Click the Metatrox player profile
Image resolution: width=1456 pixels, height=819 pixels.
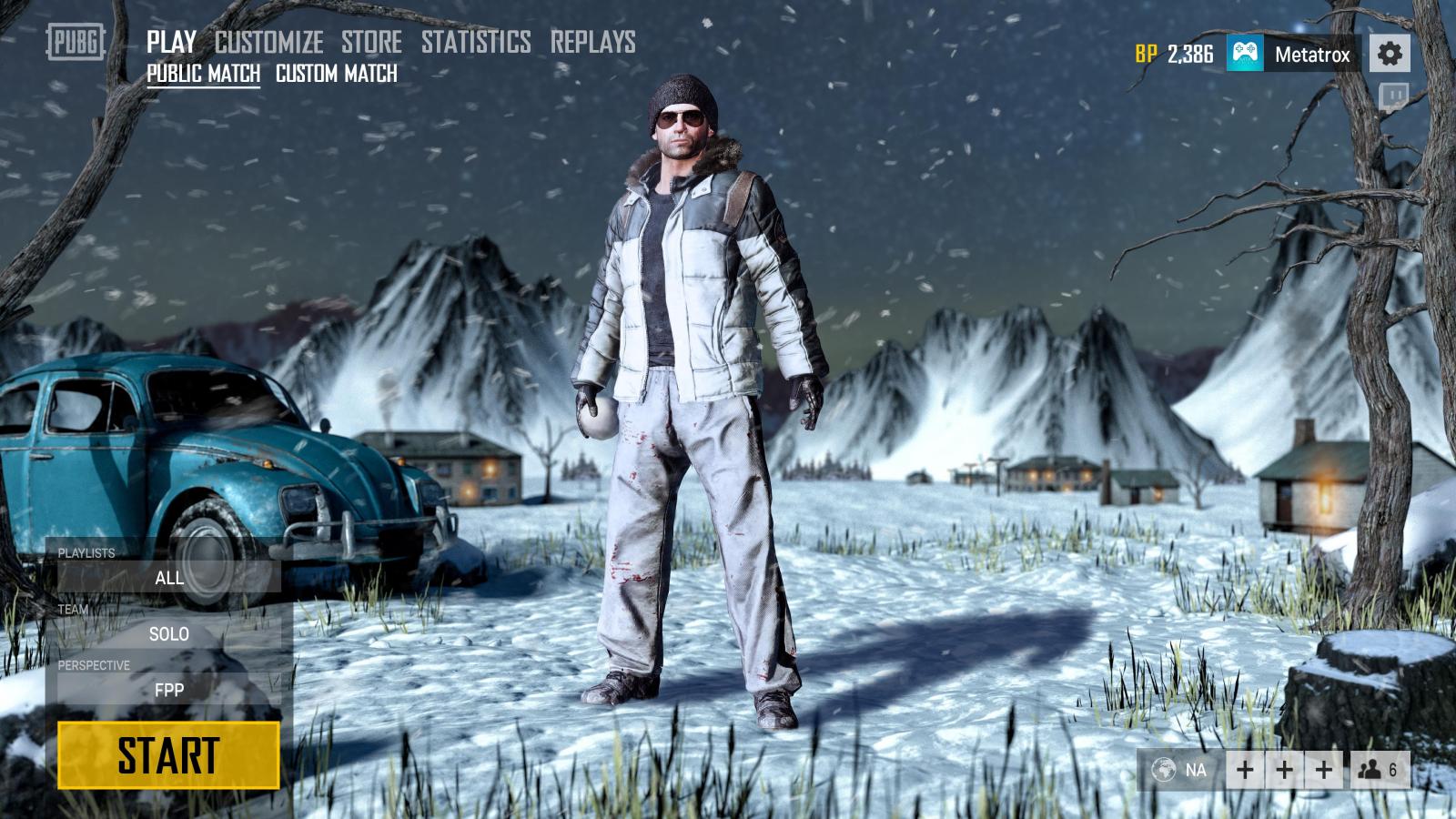1293,54
